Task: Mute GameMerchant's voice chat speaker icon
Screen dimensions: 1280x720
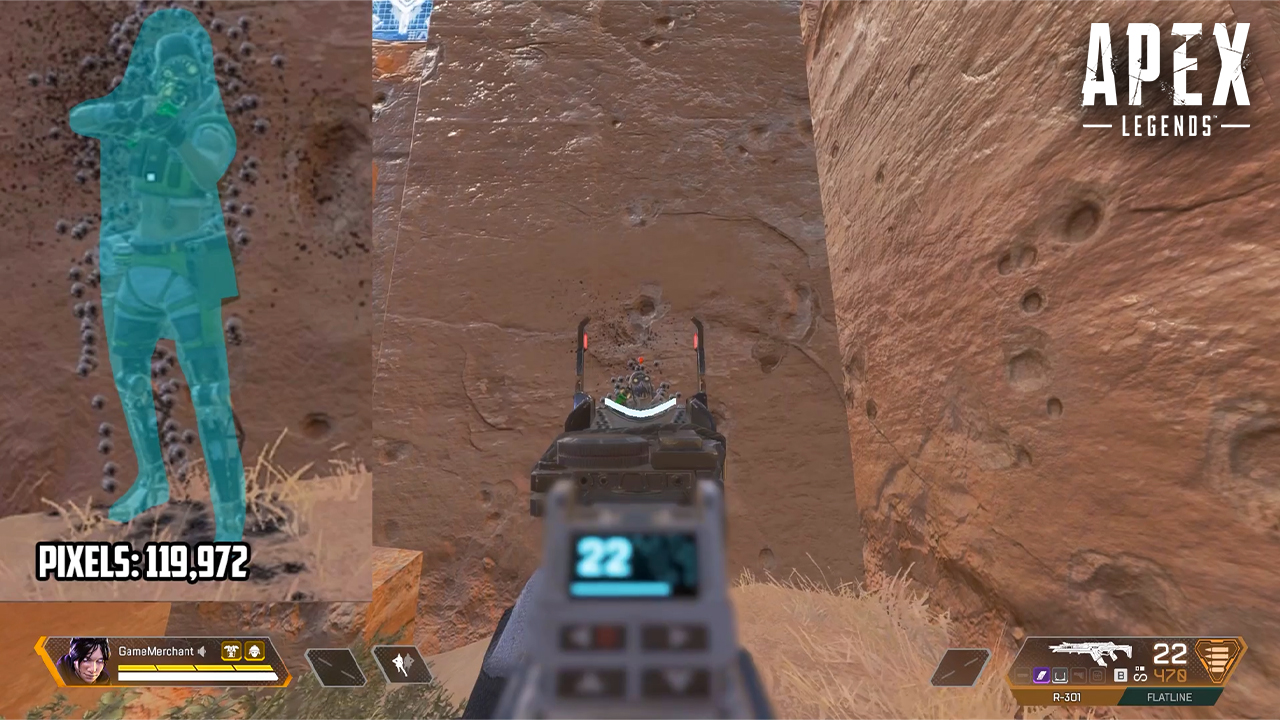Action: point(203,650)
